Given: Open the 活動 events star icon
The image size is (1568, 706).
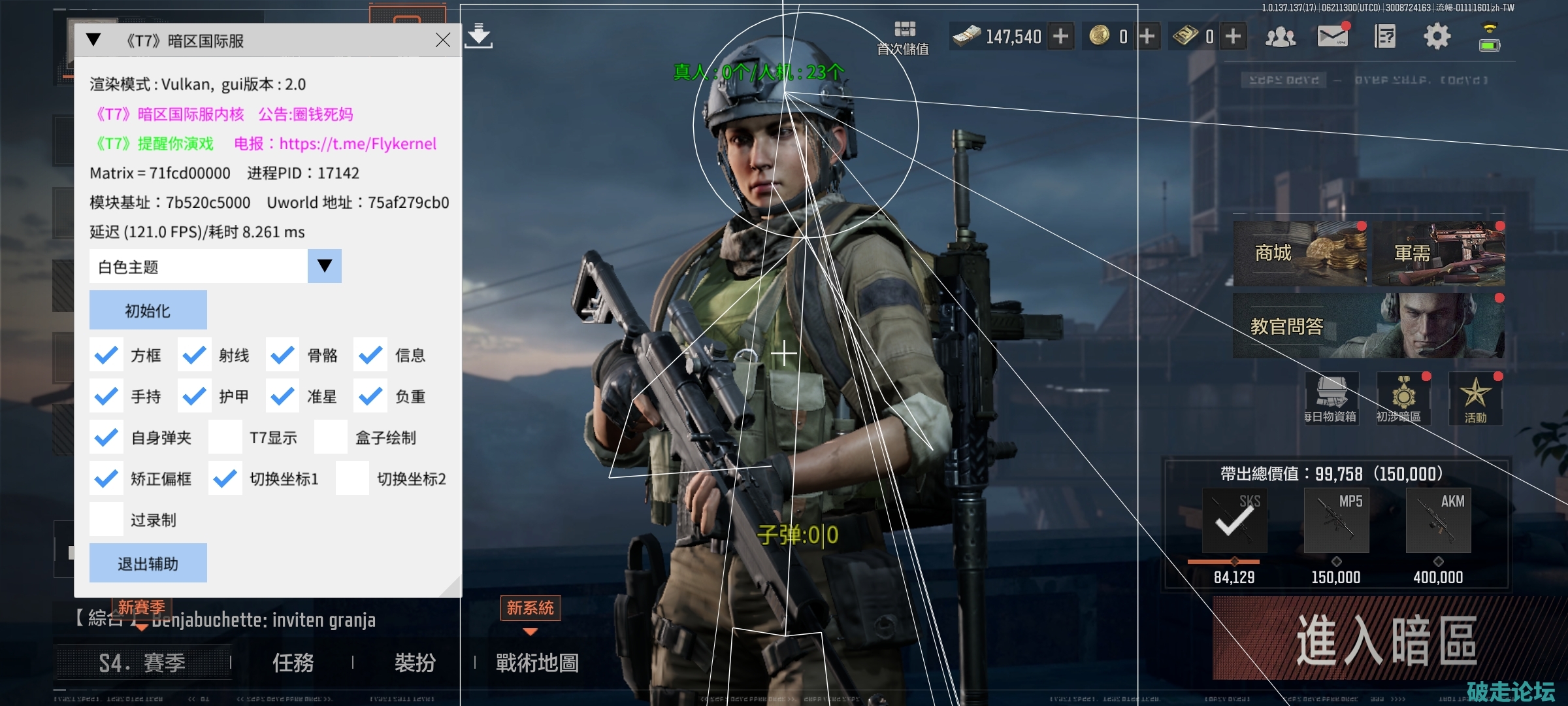Looking at the screenshot, I should coord(1475,397).
